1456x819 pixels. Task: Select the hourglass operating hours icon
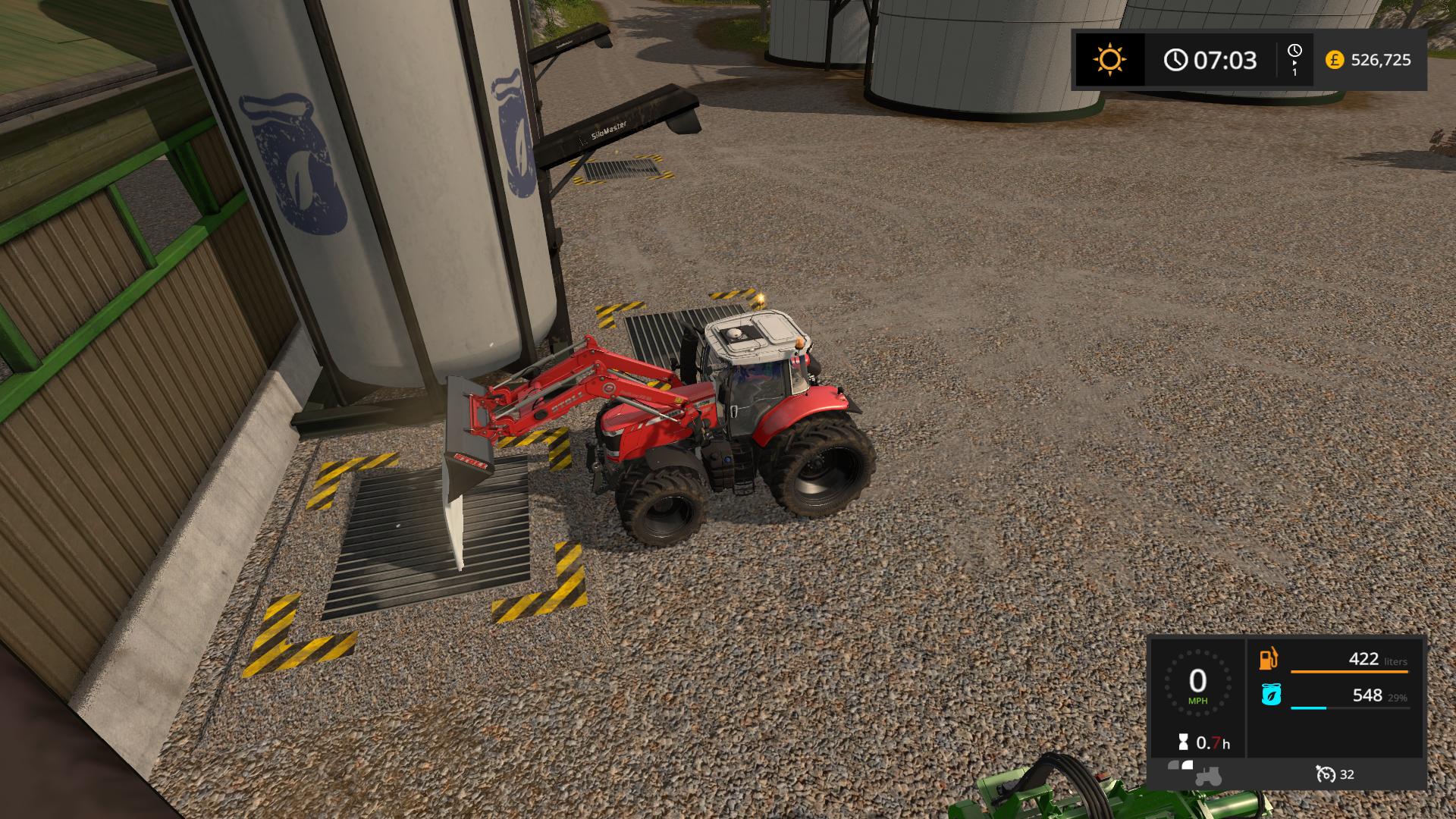(x=1183, y=742)
